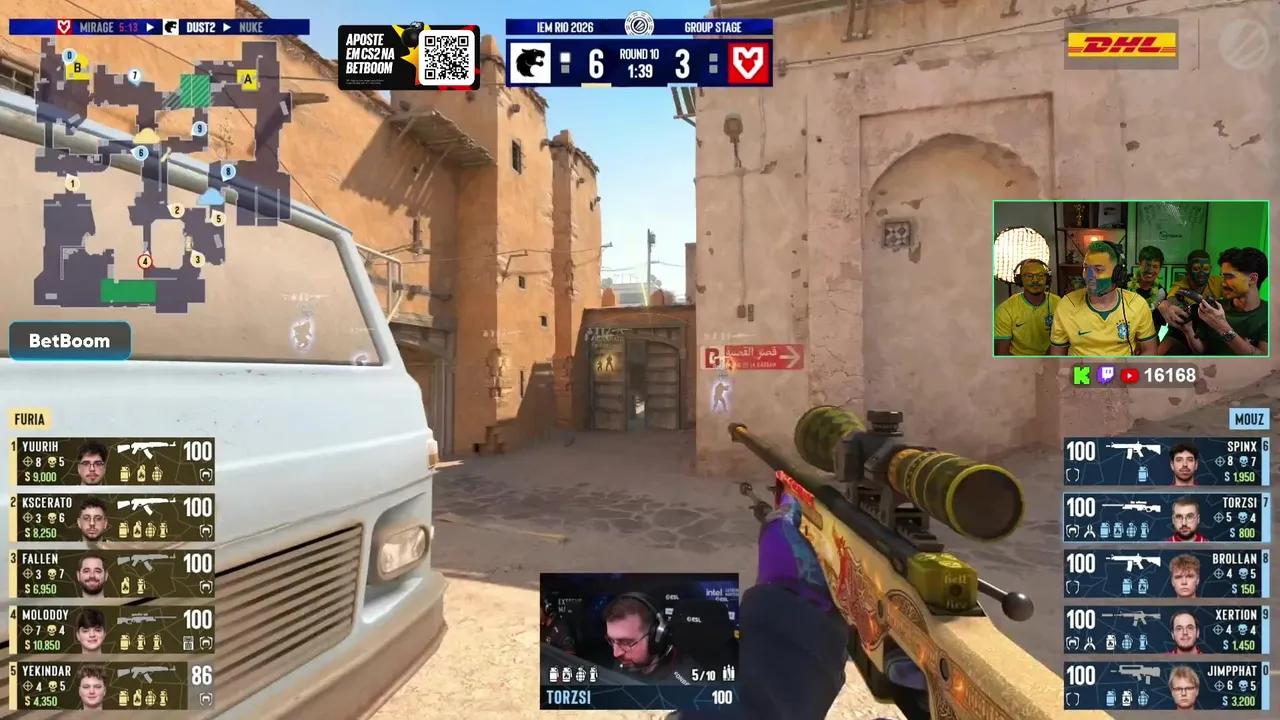Select the AWP weapon icon on TORZSI's row
The height and width of the screenshot is (720, 1280).
tap(1132, 505)
